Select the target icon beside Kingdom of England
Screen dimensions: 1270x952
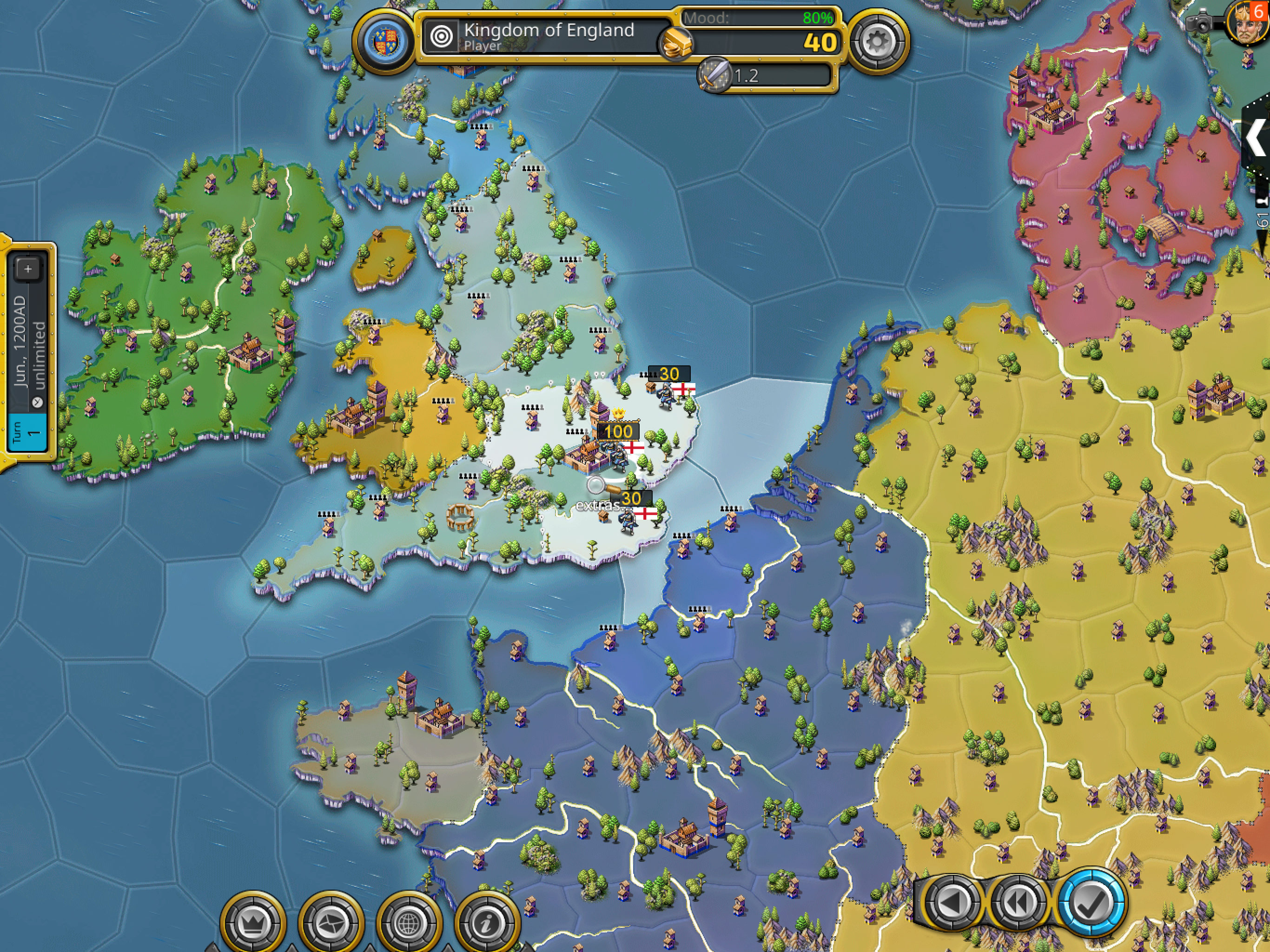click(441, 36)
